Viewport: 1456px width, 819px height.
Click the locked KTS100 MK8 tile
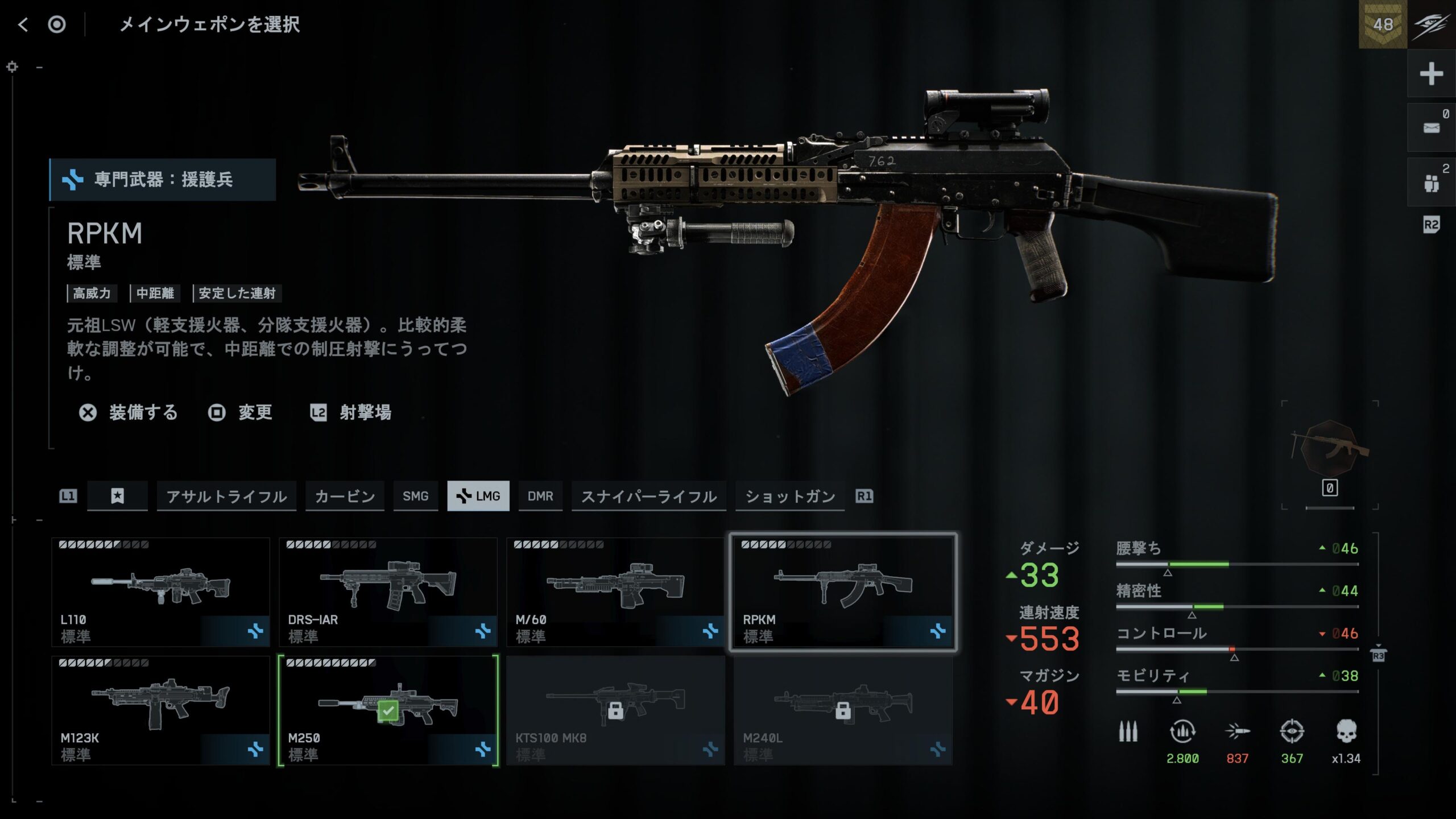[x=615, y=710]
